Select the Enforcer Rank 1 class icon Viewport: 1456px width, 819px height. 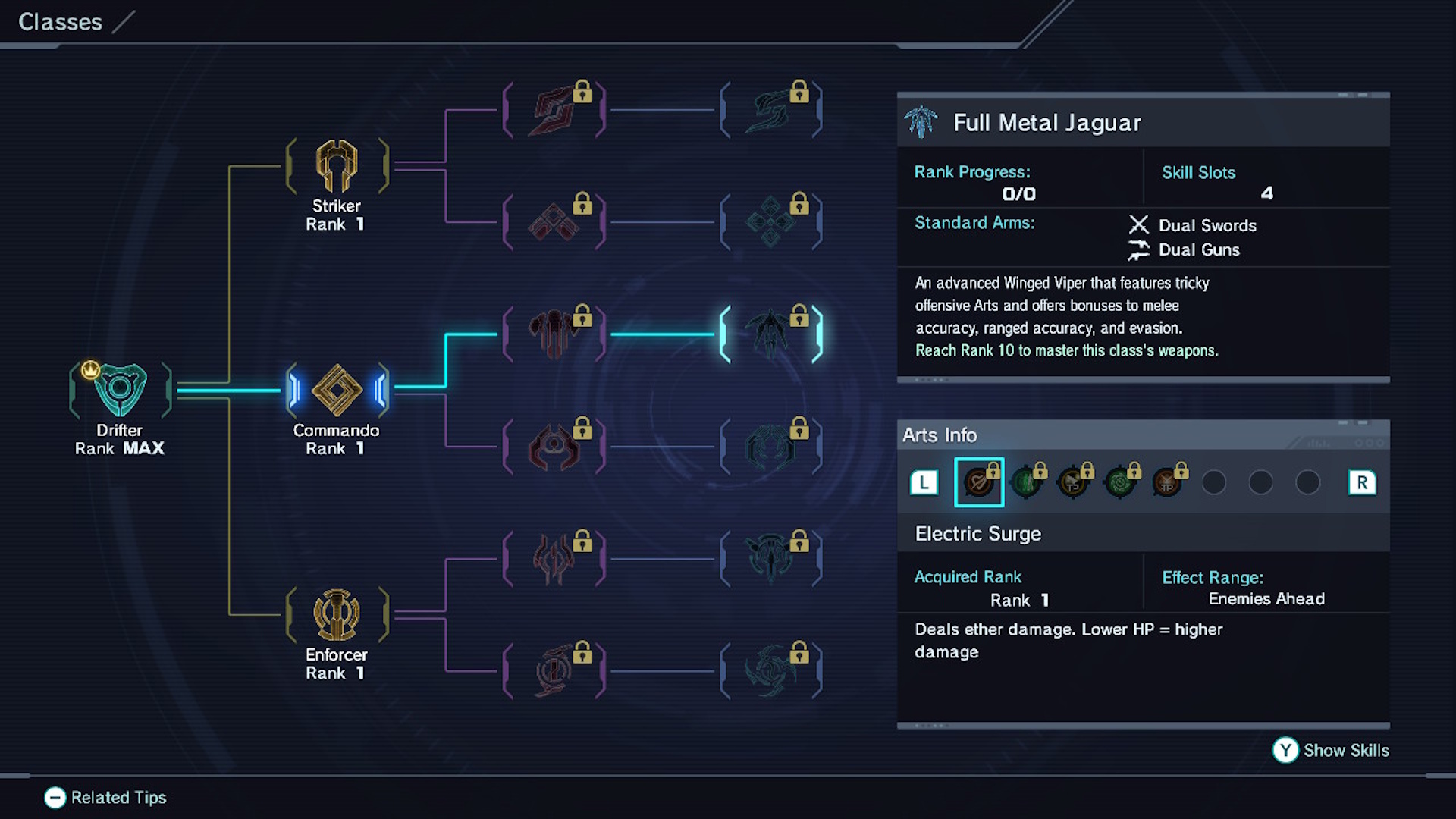pyautogui.click(x=336, y=613)
